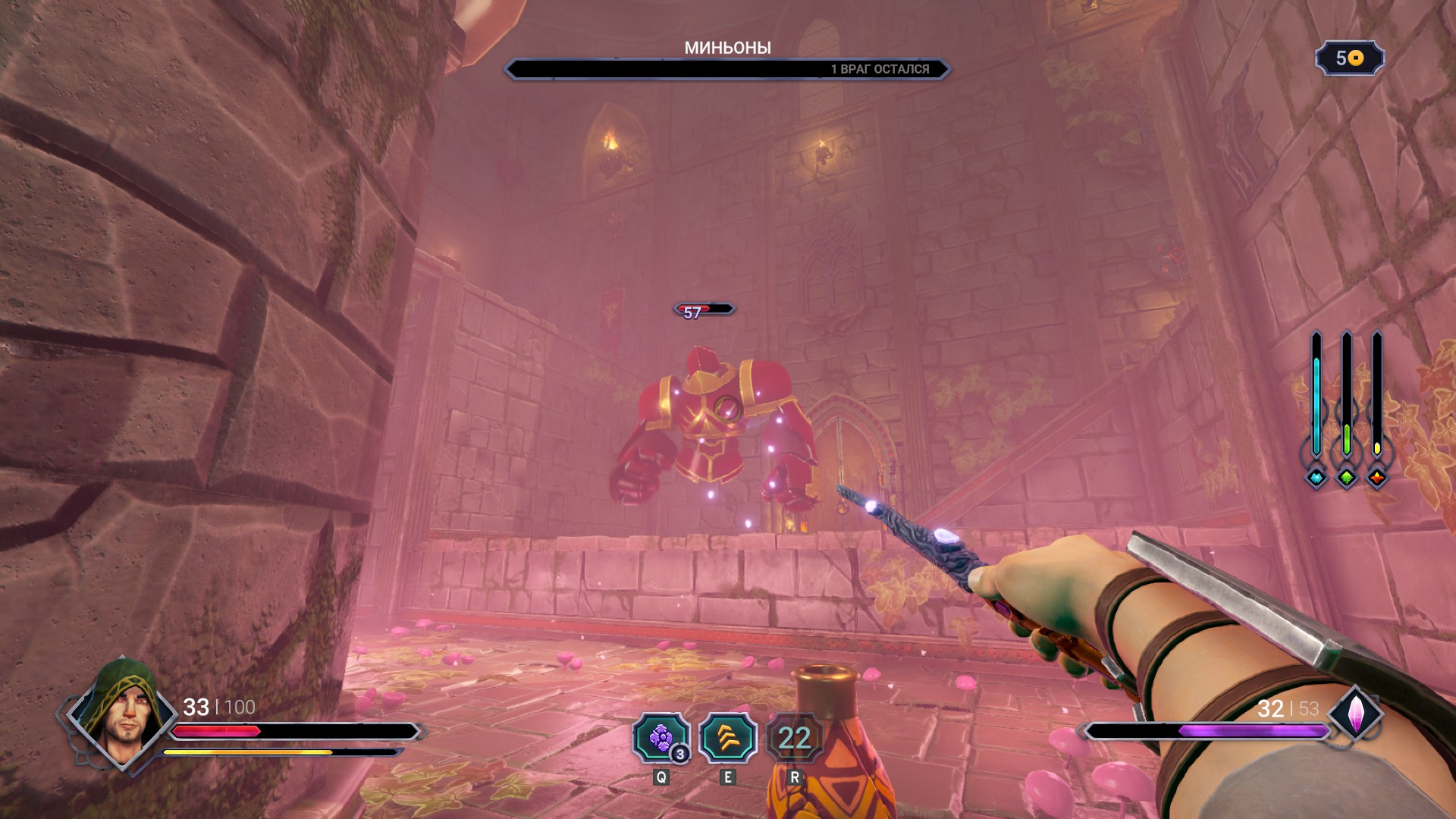Click the blue ice element gem

click(1316, 478)
